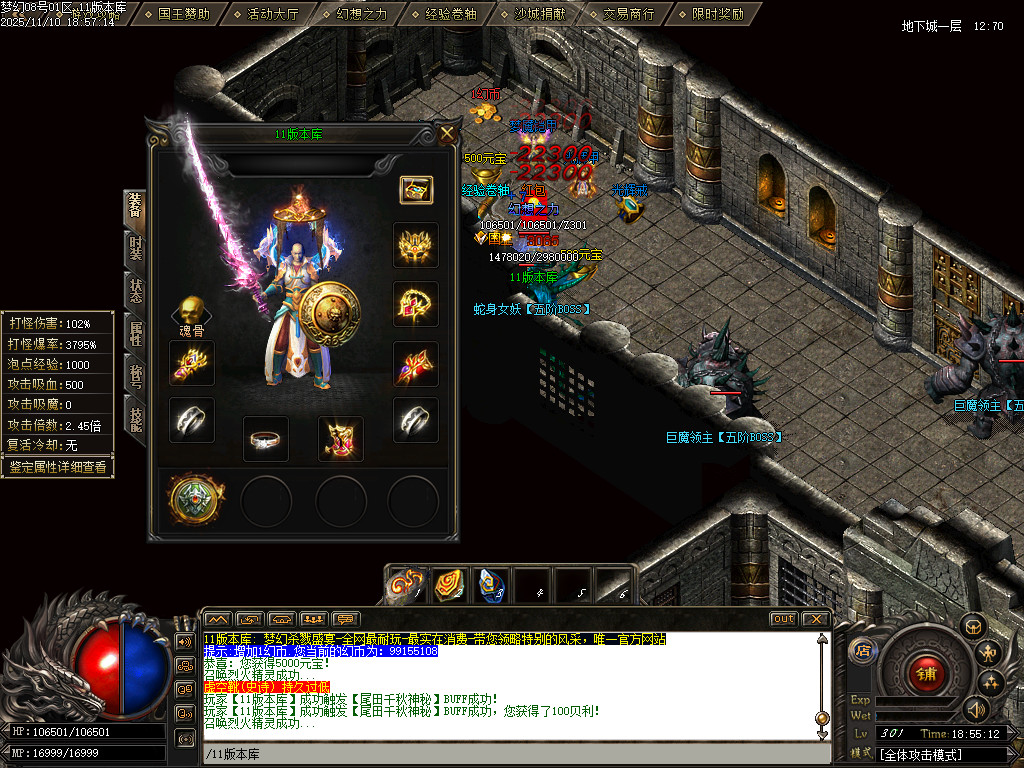Switch to the 时装 tab
Screen dimensions: 1024x768
tap(135, 248)
